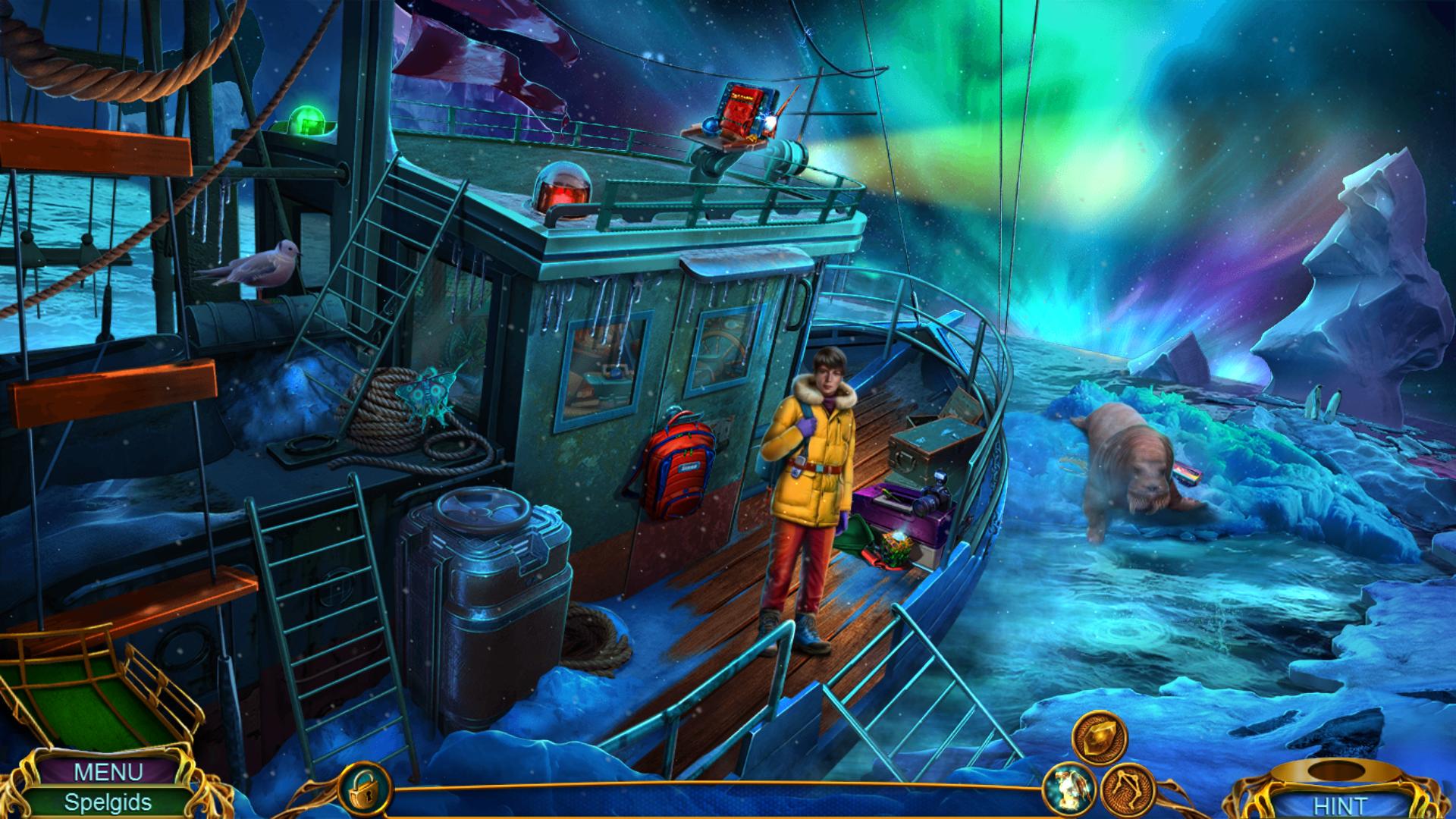Open the MENU button
Screen dimensions: 1456x819
point(108,772)
